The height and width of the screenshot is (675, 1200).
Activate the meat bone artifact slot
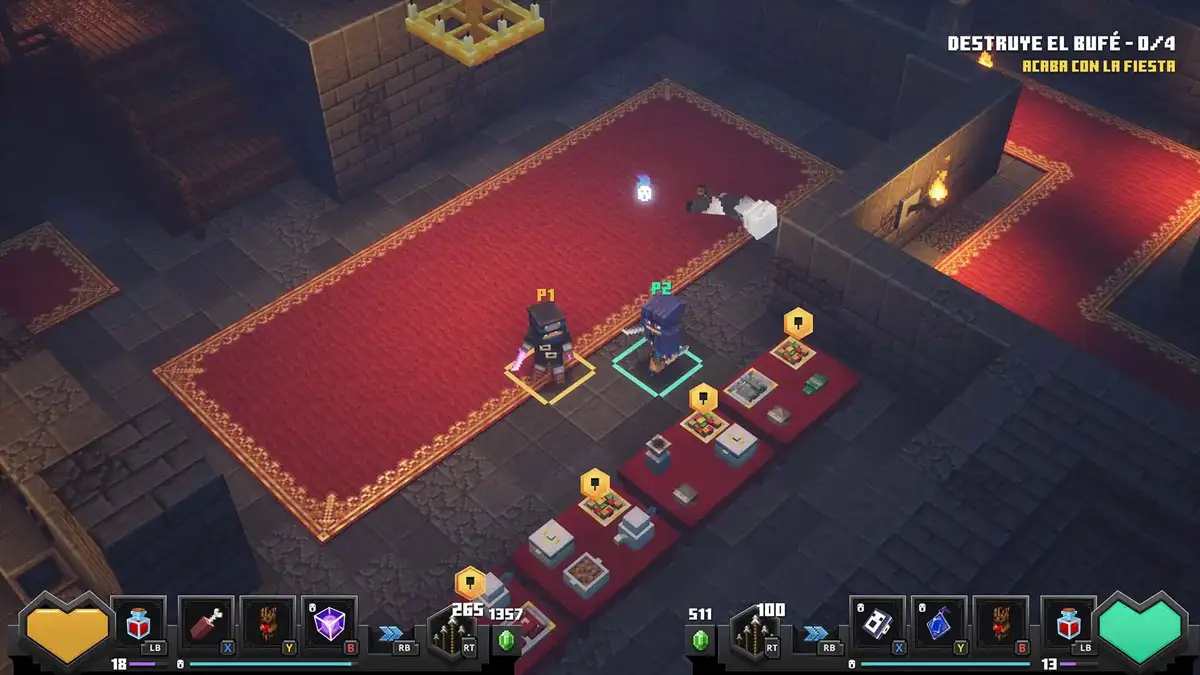tap(206, 625)
